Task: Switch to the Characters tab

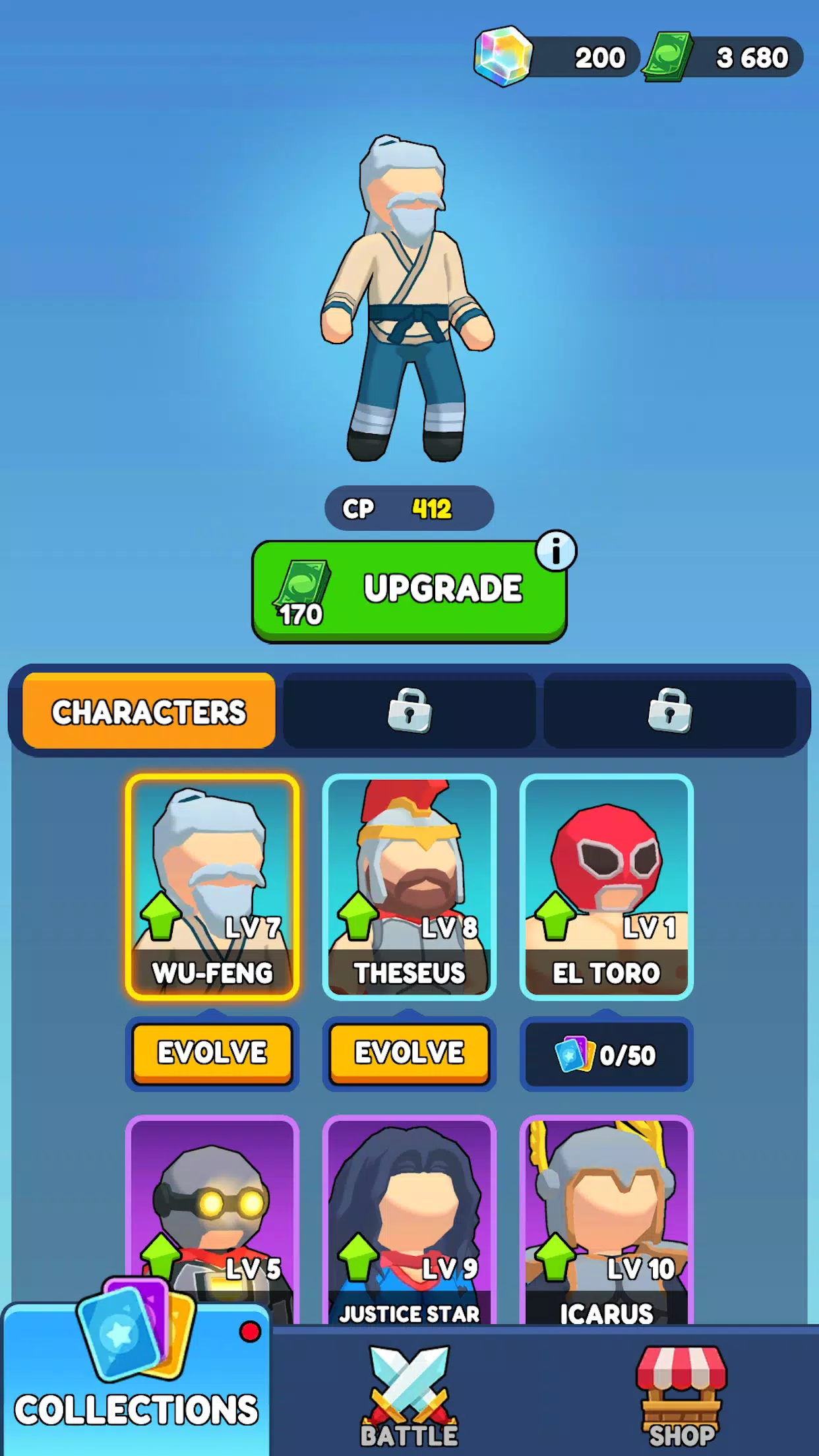Action: (x=149, y=712)
